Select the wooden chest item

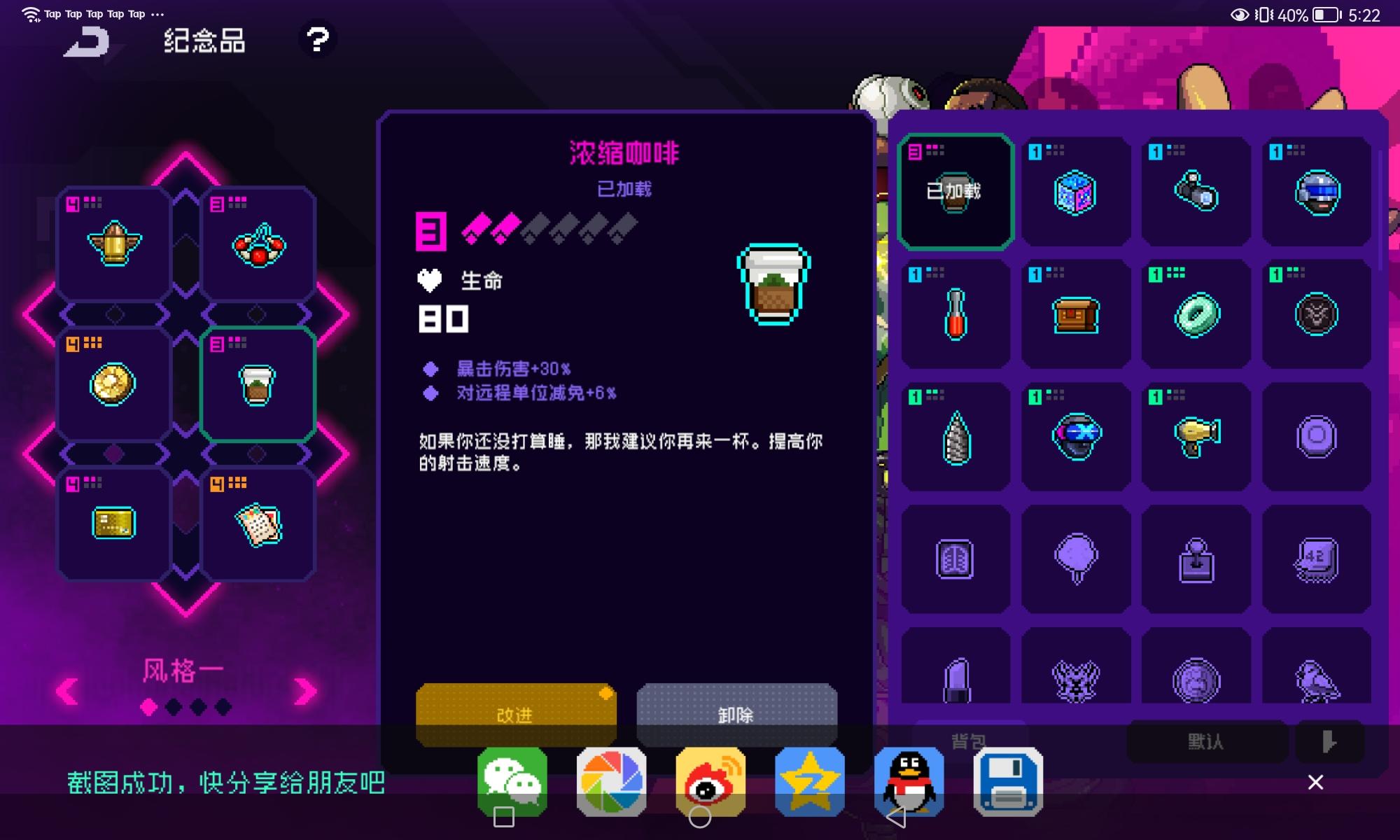tap(1076, 314)
